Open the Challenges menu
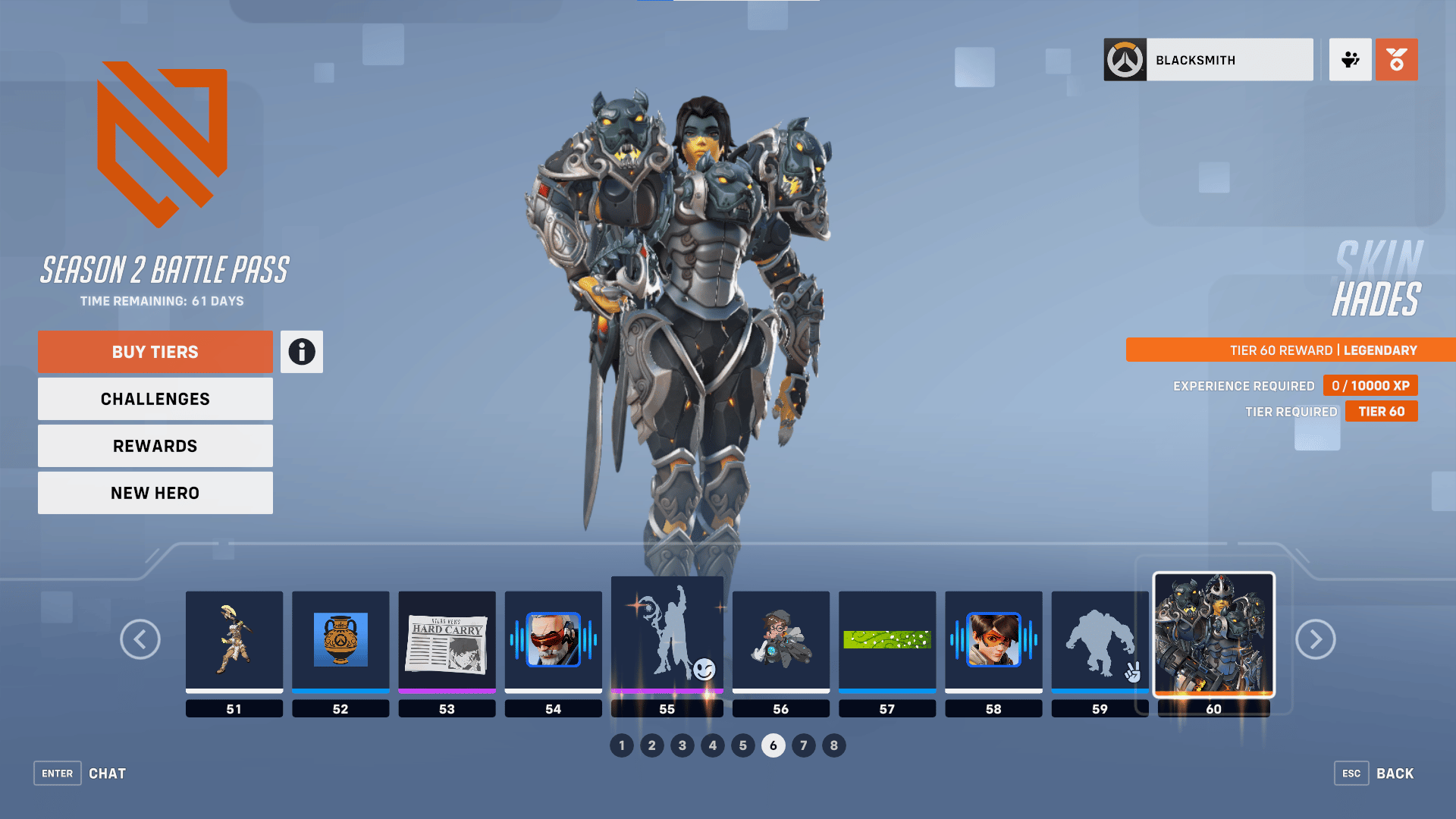Viewport: 1456px width, 819px height. pyautogui.click(x=155, y=398)
